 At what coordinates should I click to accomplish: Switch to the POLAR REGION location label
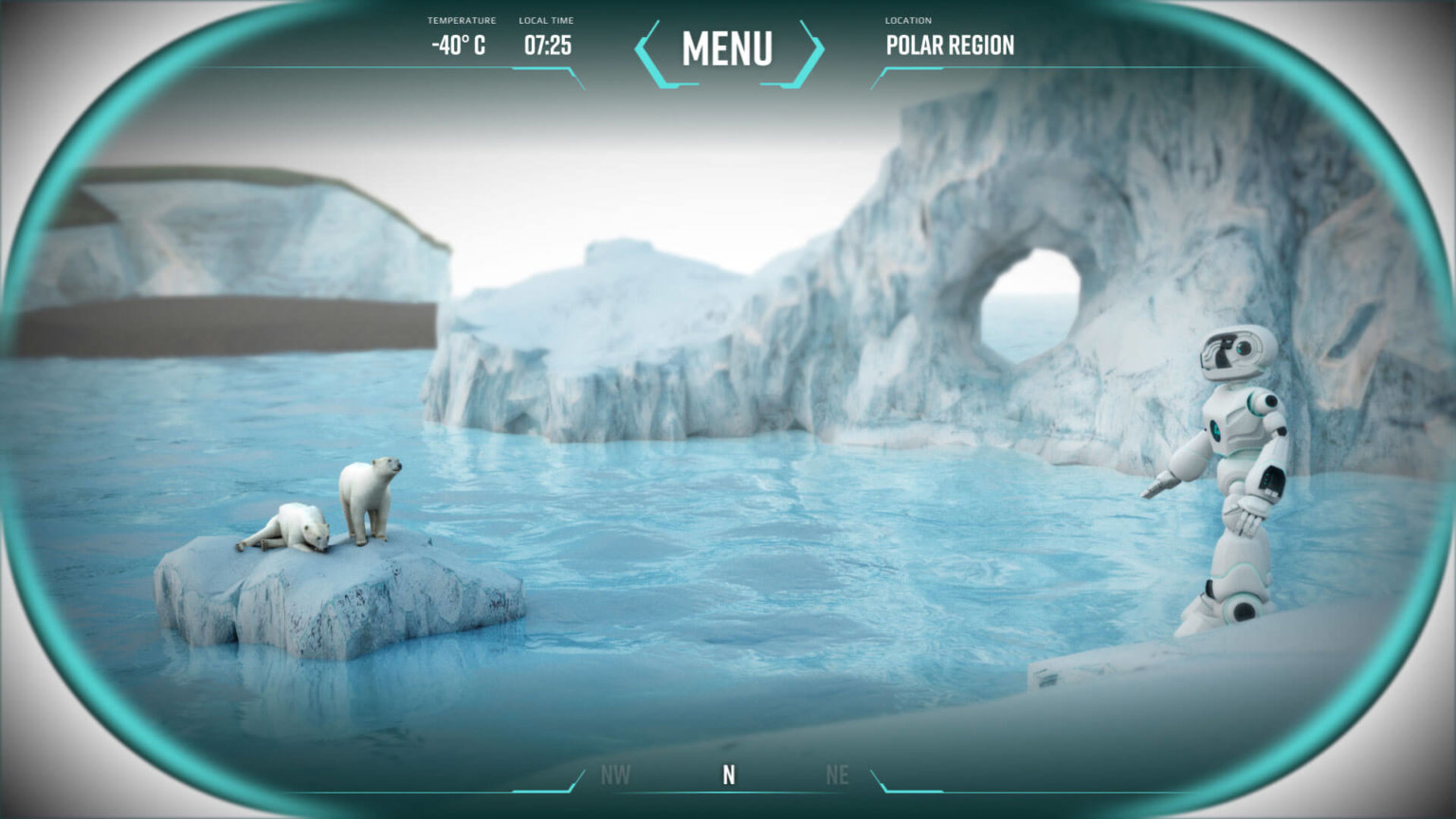point(950,45)
